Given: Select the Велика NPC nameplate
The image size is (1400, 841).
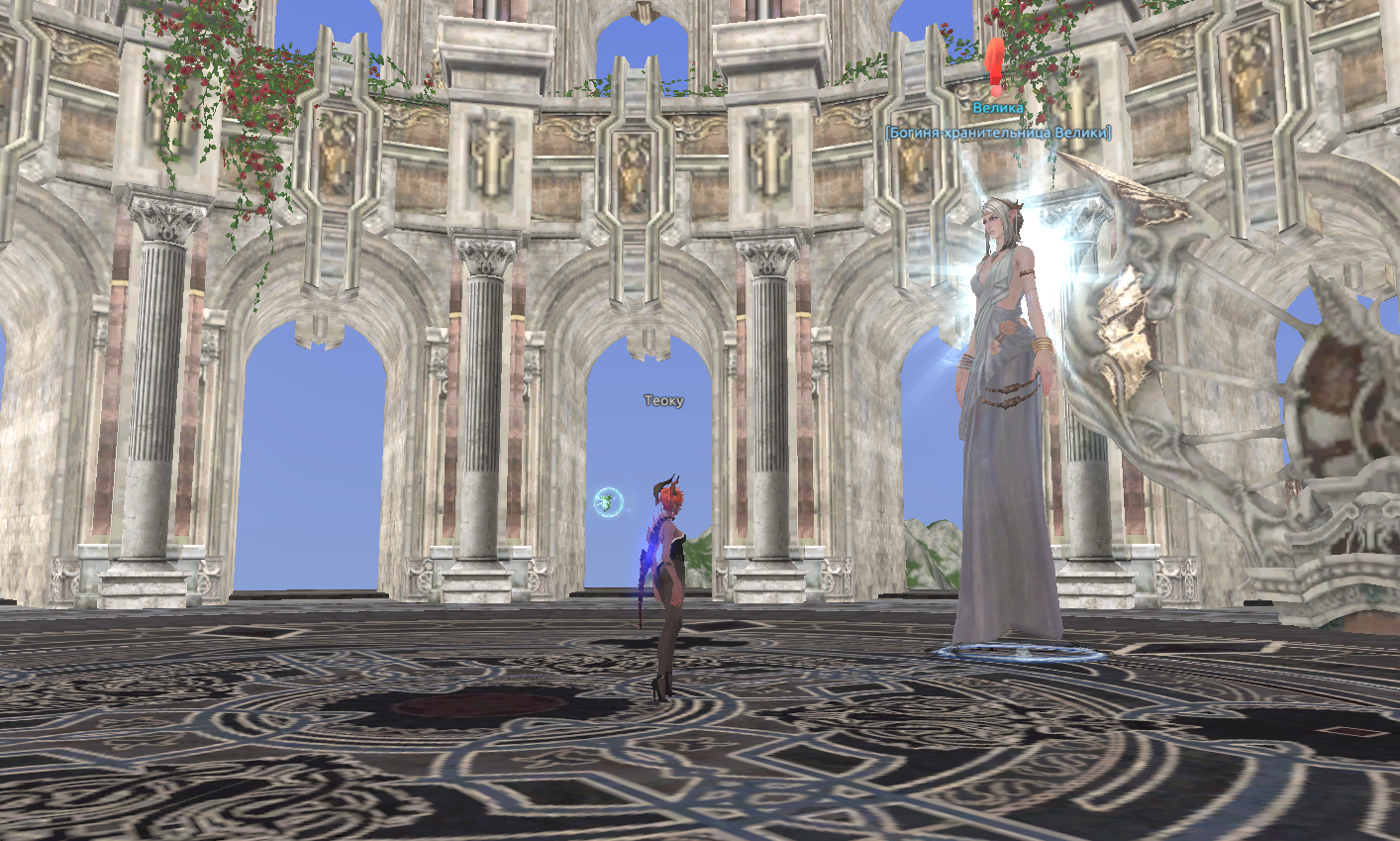Looking at the screenshot, I should click(x=997, y=108).
